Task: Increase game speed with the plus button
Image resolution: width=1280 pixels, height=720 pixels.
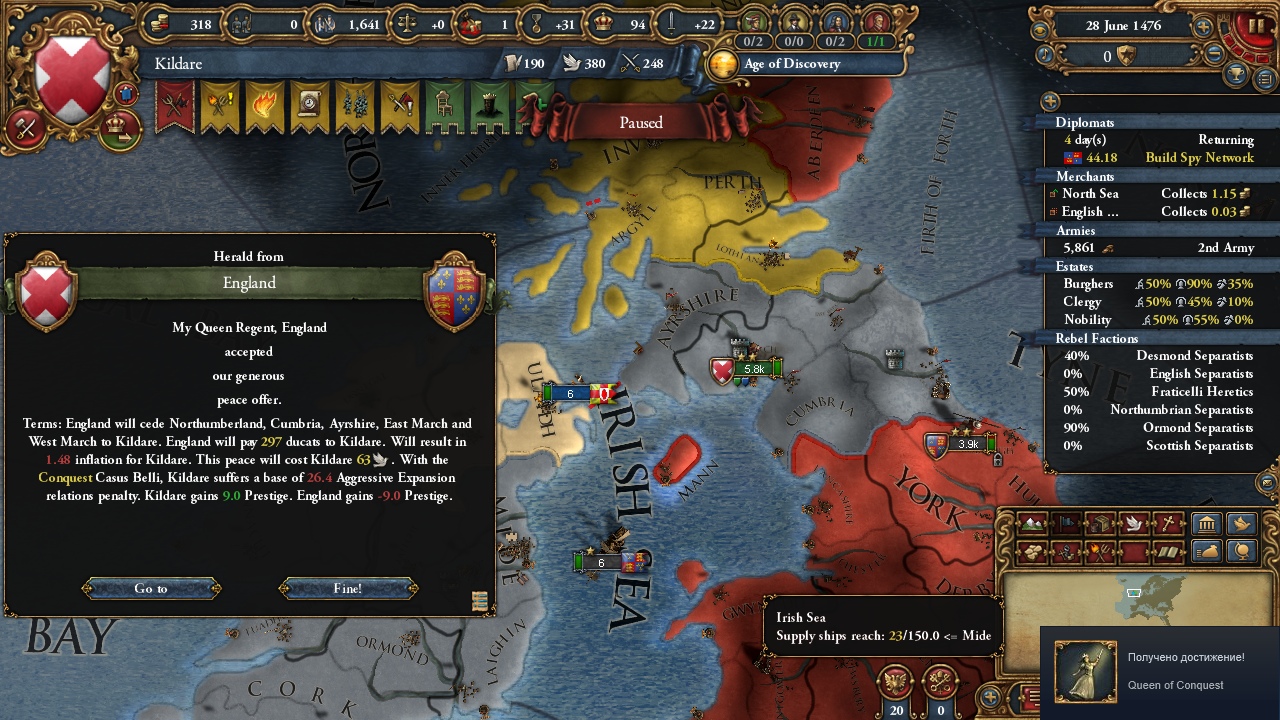Action: pos(1204,27)
